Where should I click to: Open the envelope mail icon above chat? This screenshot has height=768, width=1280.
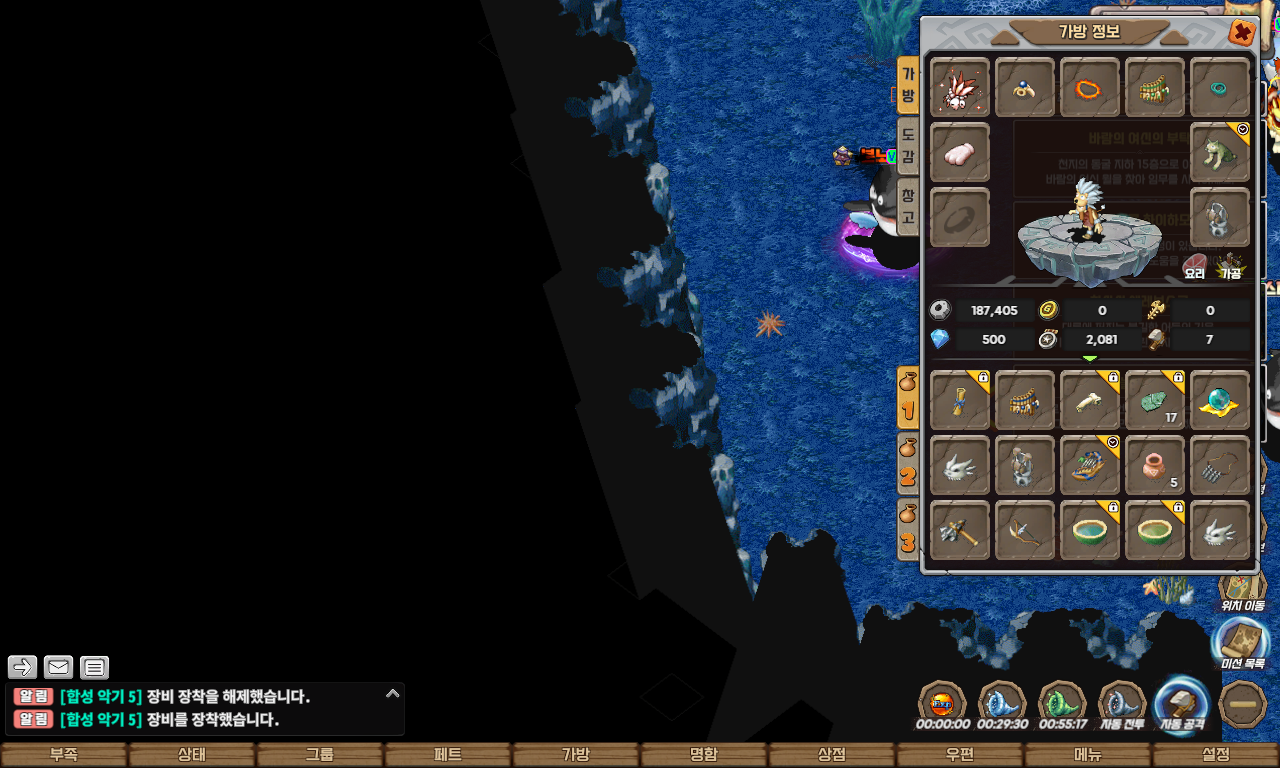[x=58, y=667]
